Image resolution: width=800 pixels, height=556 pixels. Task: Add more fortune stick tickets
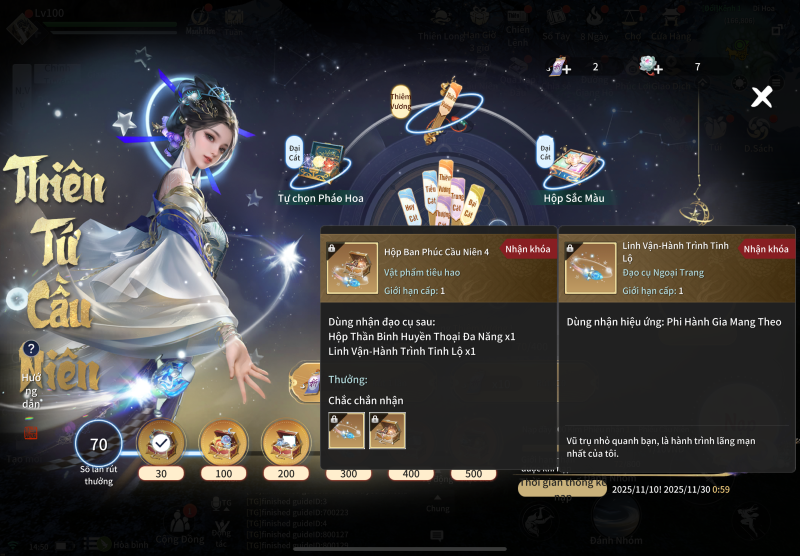point(558,67)
